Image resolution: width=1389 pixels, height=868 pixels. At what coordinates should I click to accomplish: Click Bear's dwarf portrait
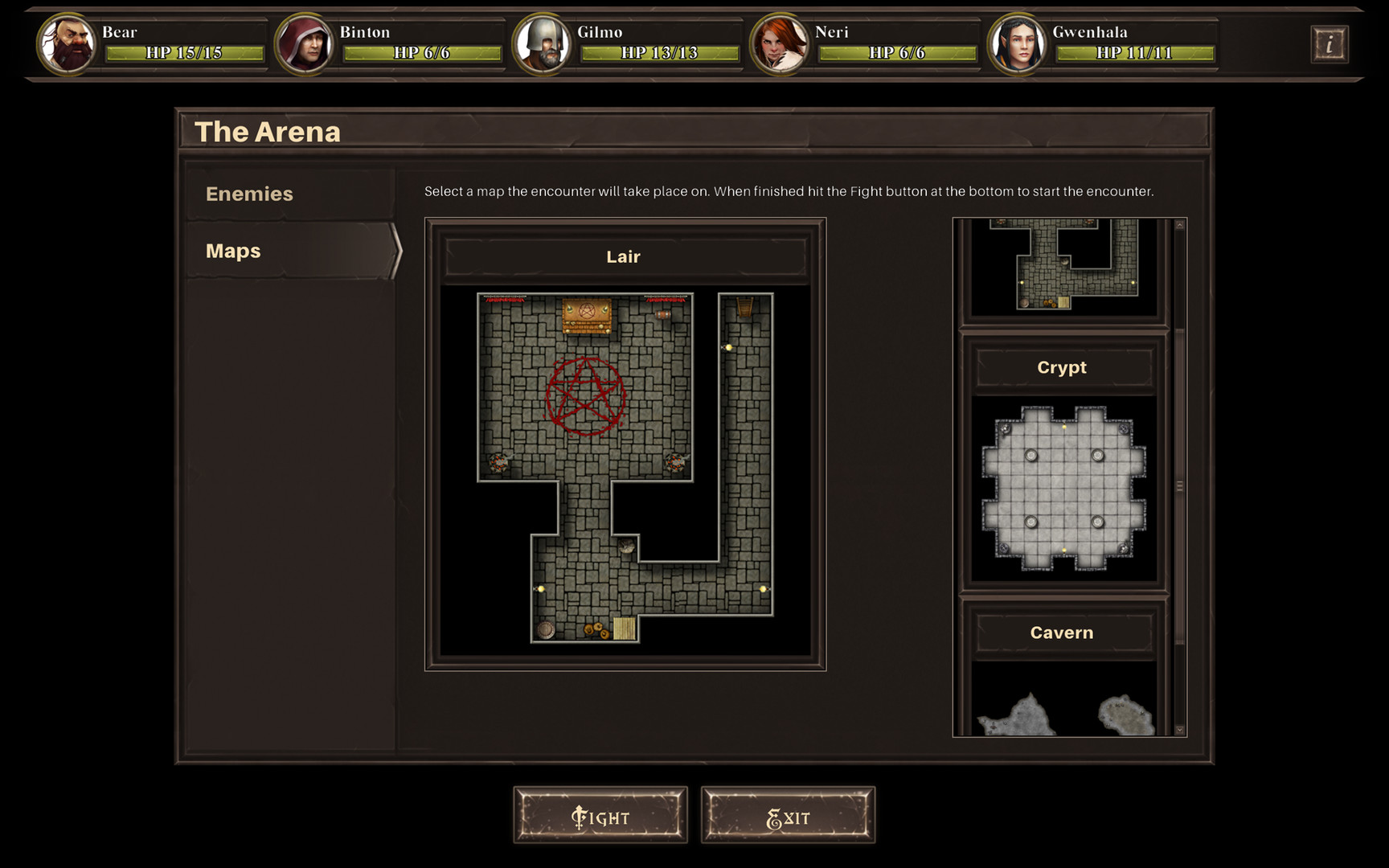point(68,44)
